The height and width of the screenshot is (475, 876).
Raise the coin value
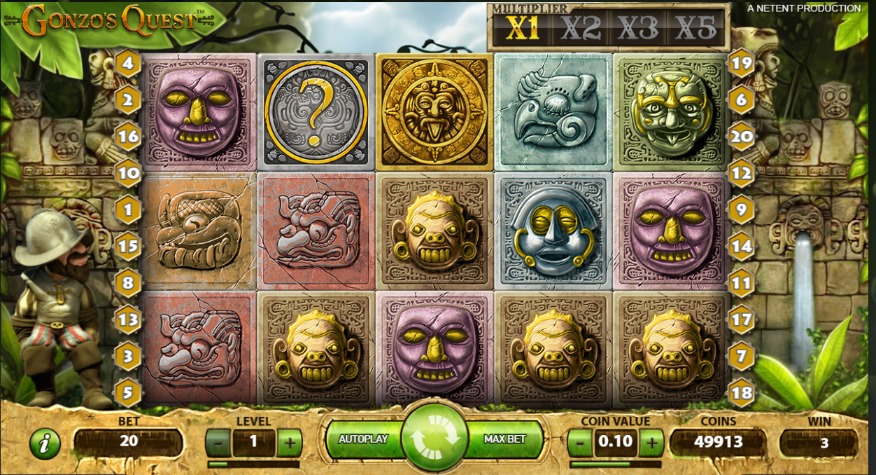(651, 441)
